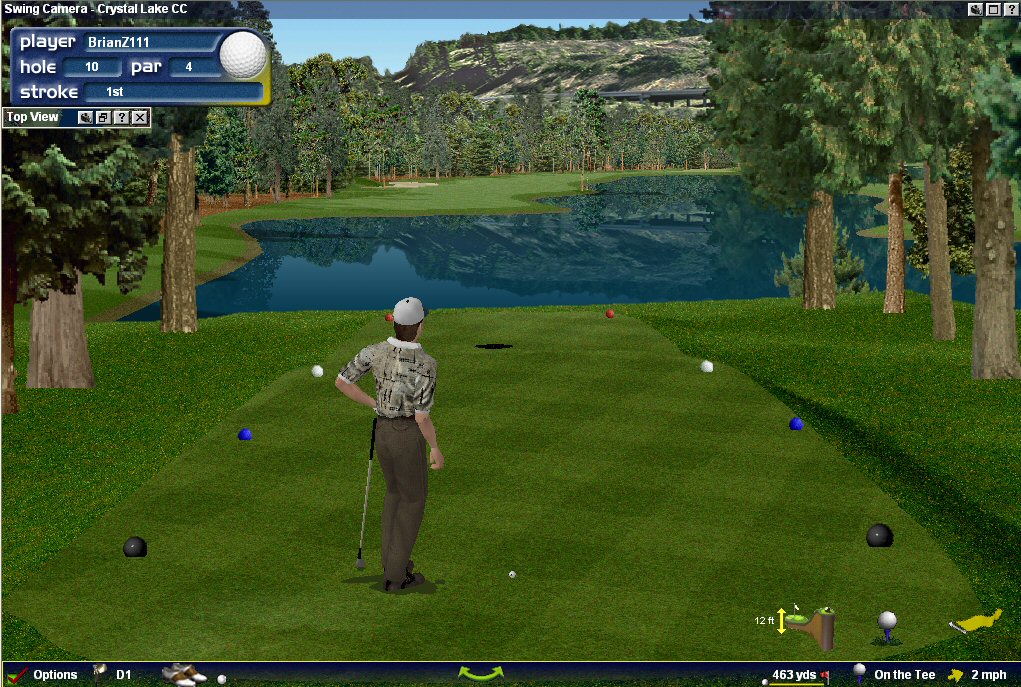This screenshot has height=687, width=1021.
Task: Open help for the Top View window
Action: 122,117
